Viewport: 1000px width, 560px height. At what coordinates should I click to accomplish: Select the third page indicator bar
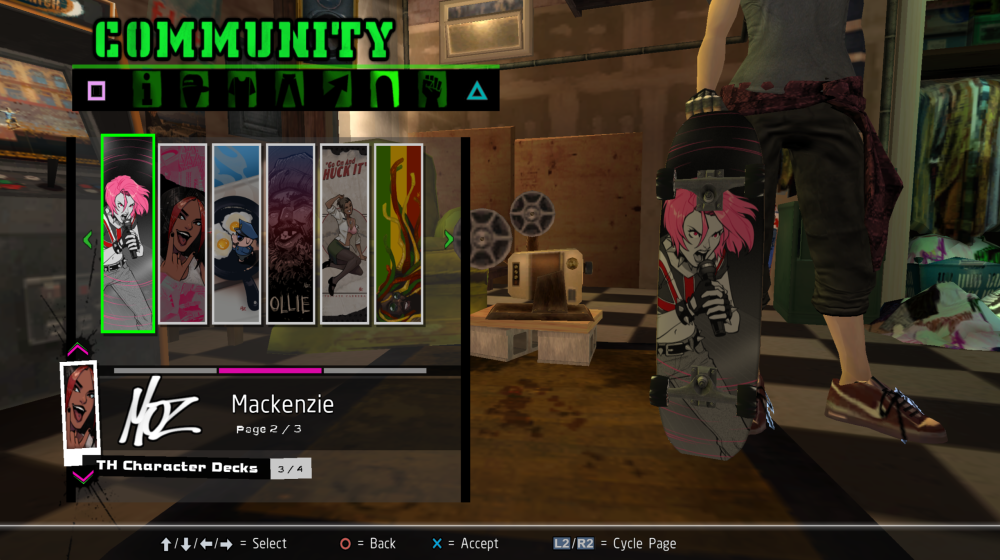tap(375, 370)
